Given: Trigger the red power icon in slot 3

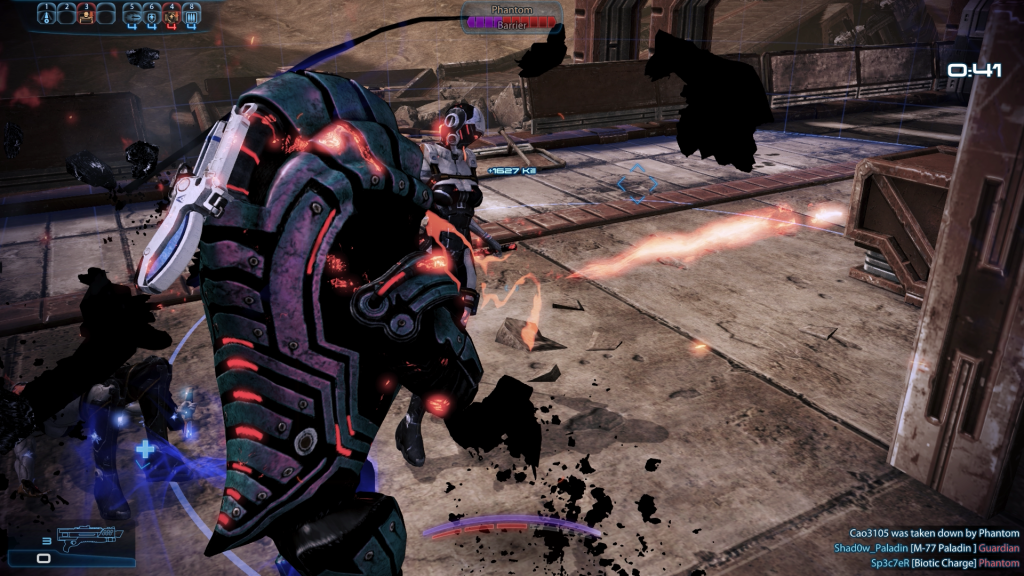Looking at the screenshot, I should click(86, 14).
